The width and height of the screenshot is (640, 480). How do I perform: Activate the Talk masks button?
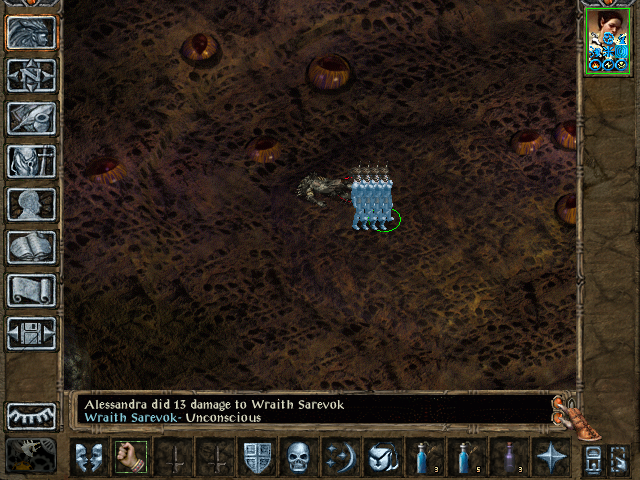(x=88, y=458)
